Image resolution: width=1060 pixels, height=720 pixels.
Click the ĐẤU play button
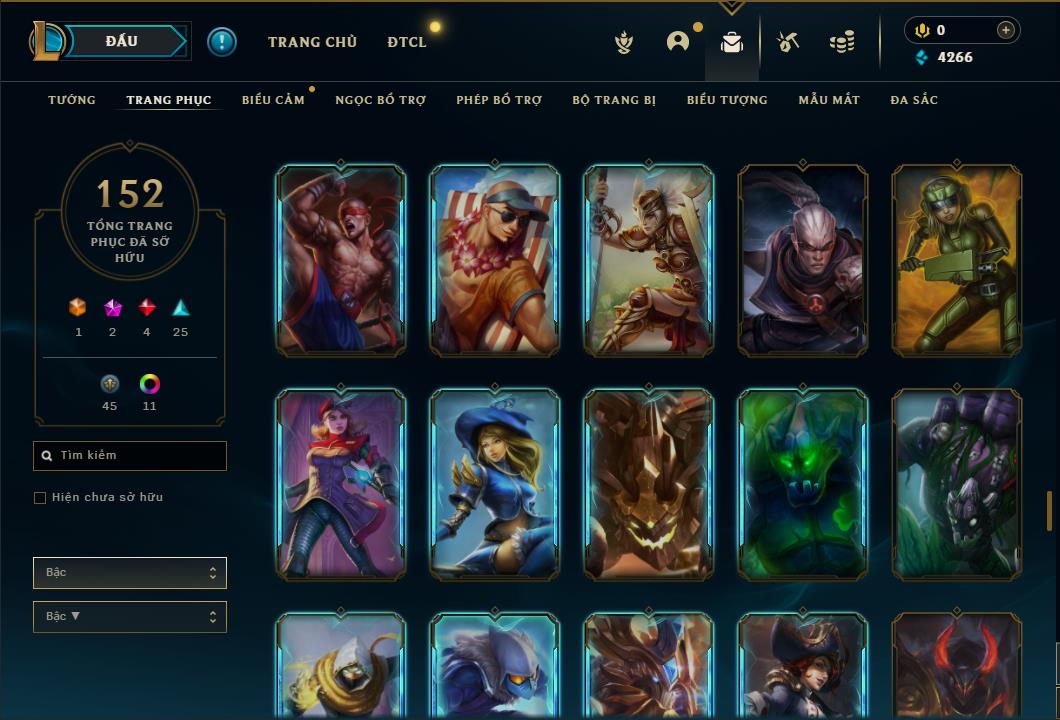click(122, 41)
